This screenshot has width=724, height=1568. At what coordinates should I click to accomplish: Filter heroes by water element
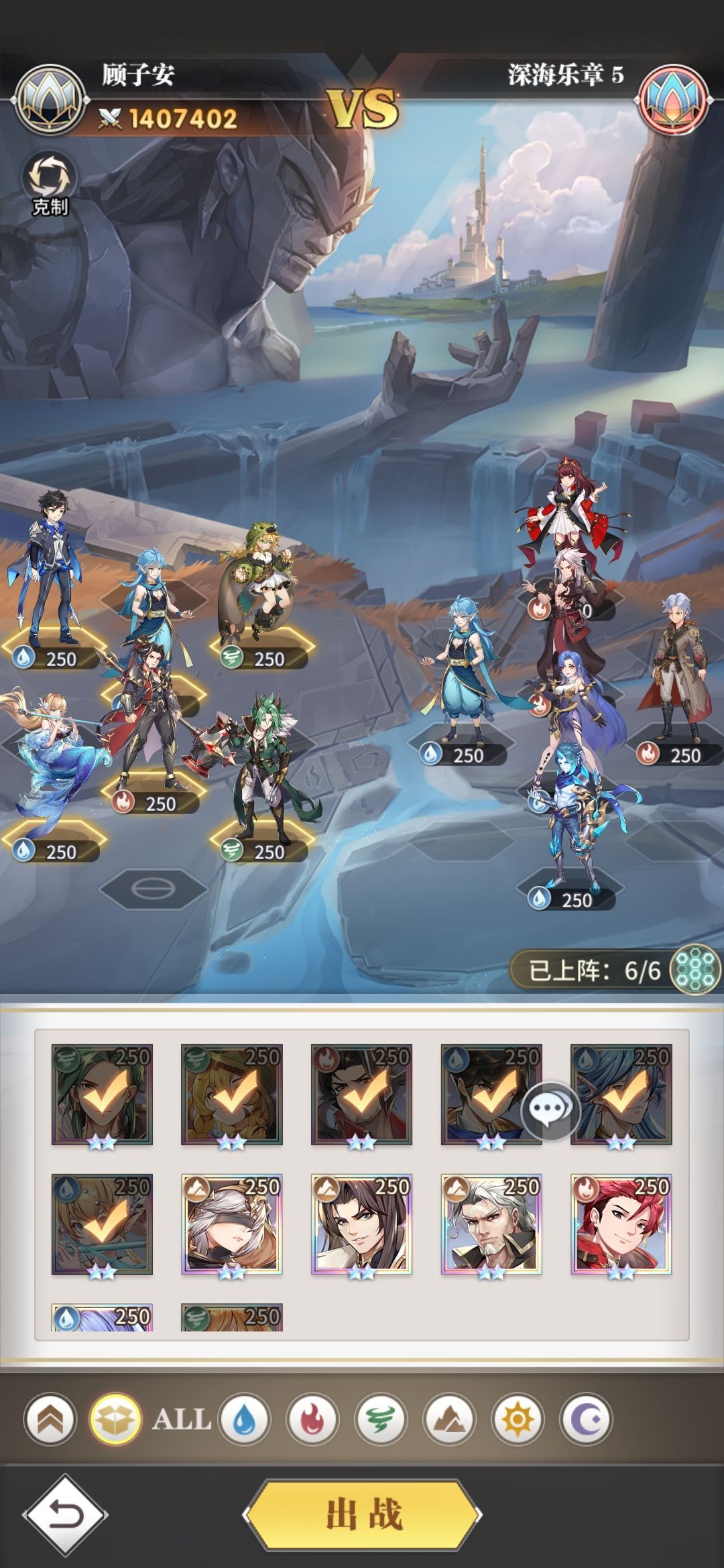pyautogui.click(x=245, y=1419)
